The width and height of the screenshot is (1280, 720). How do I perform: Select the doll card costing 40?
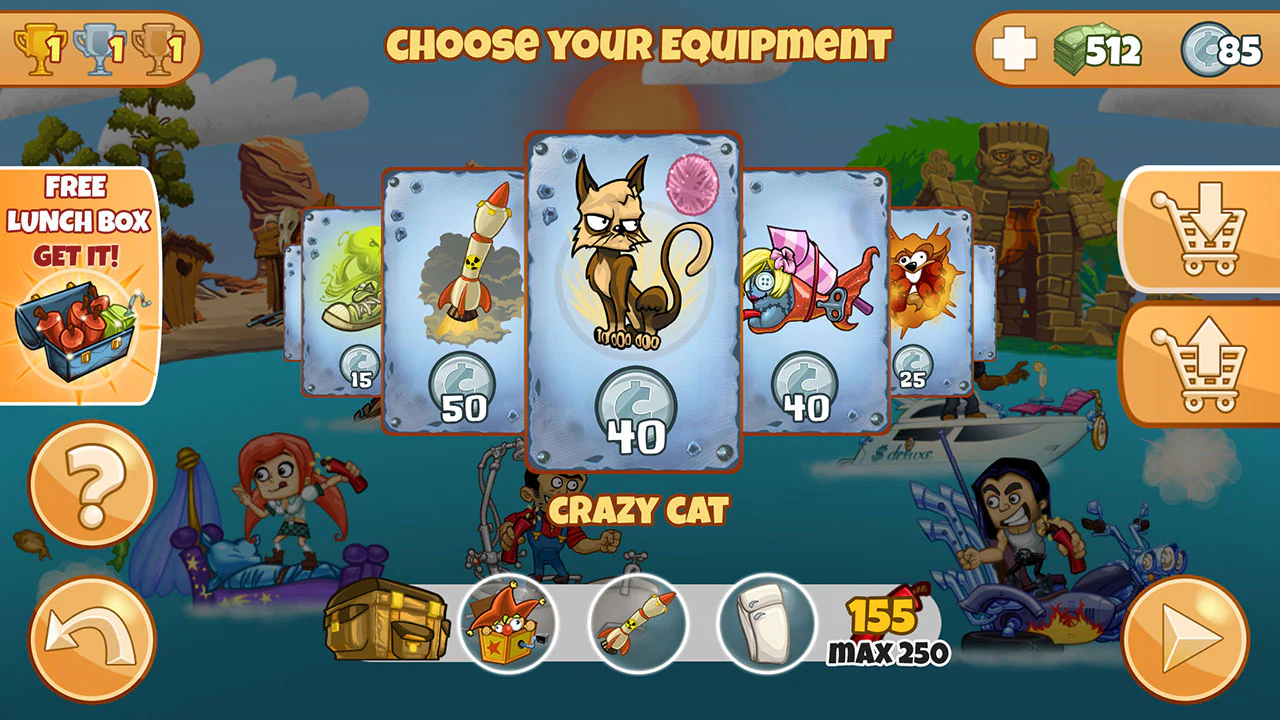(810, 300)
